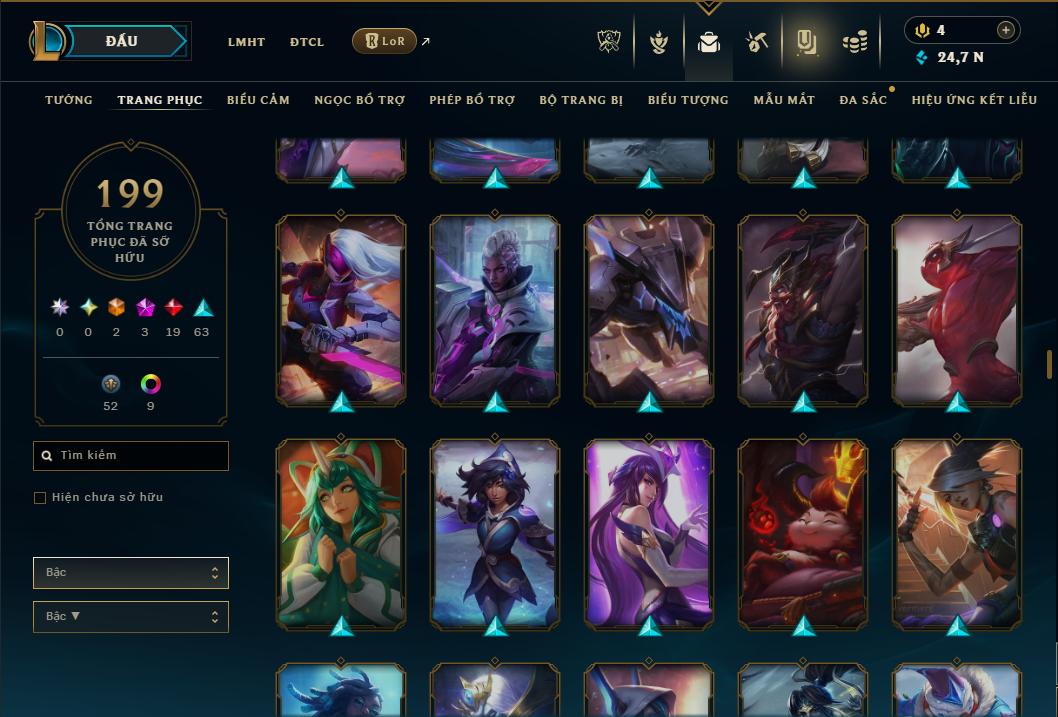Viewport: 1058px width, 717px height.
Task: Click the plus button beside the currency
Action: tap(1006, 30)
